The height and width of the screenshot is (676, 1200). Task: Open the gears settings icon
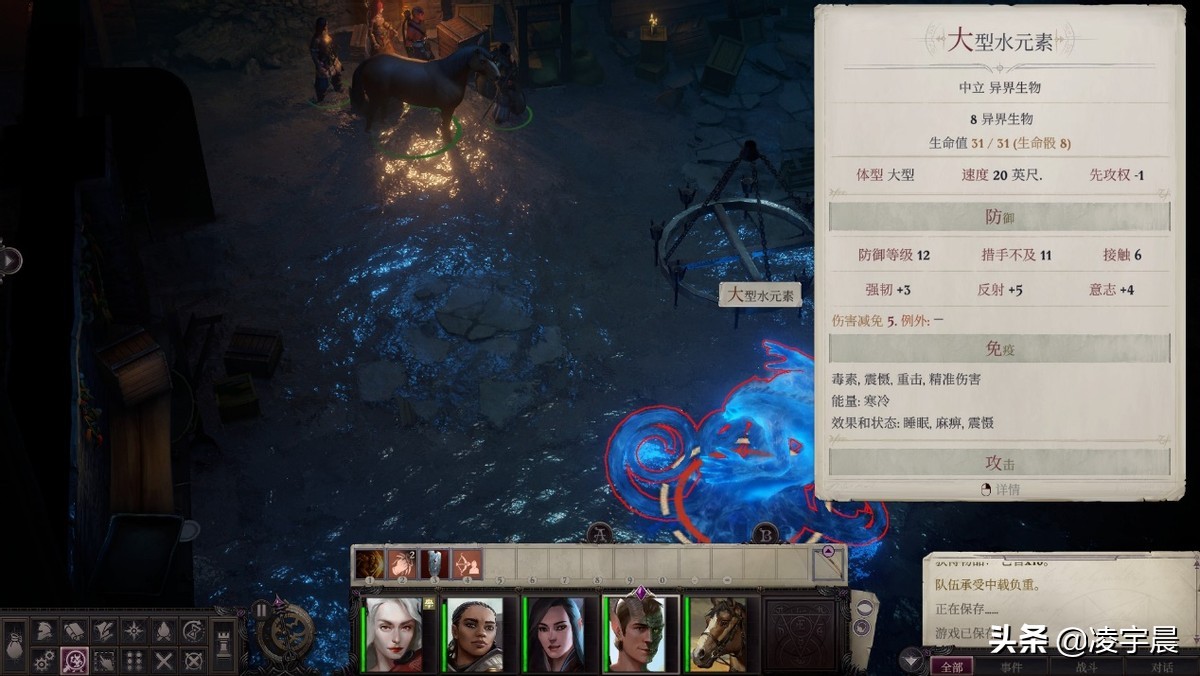click(44, 661)
